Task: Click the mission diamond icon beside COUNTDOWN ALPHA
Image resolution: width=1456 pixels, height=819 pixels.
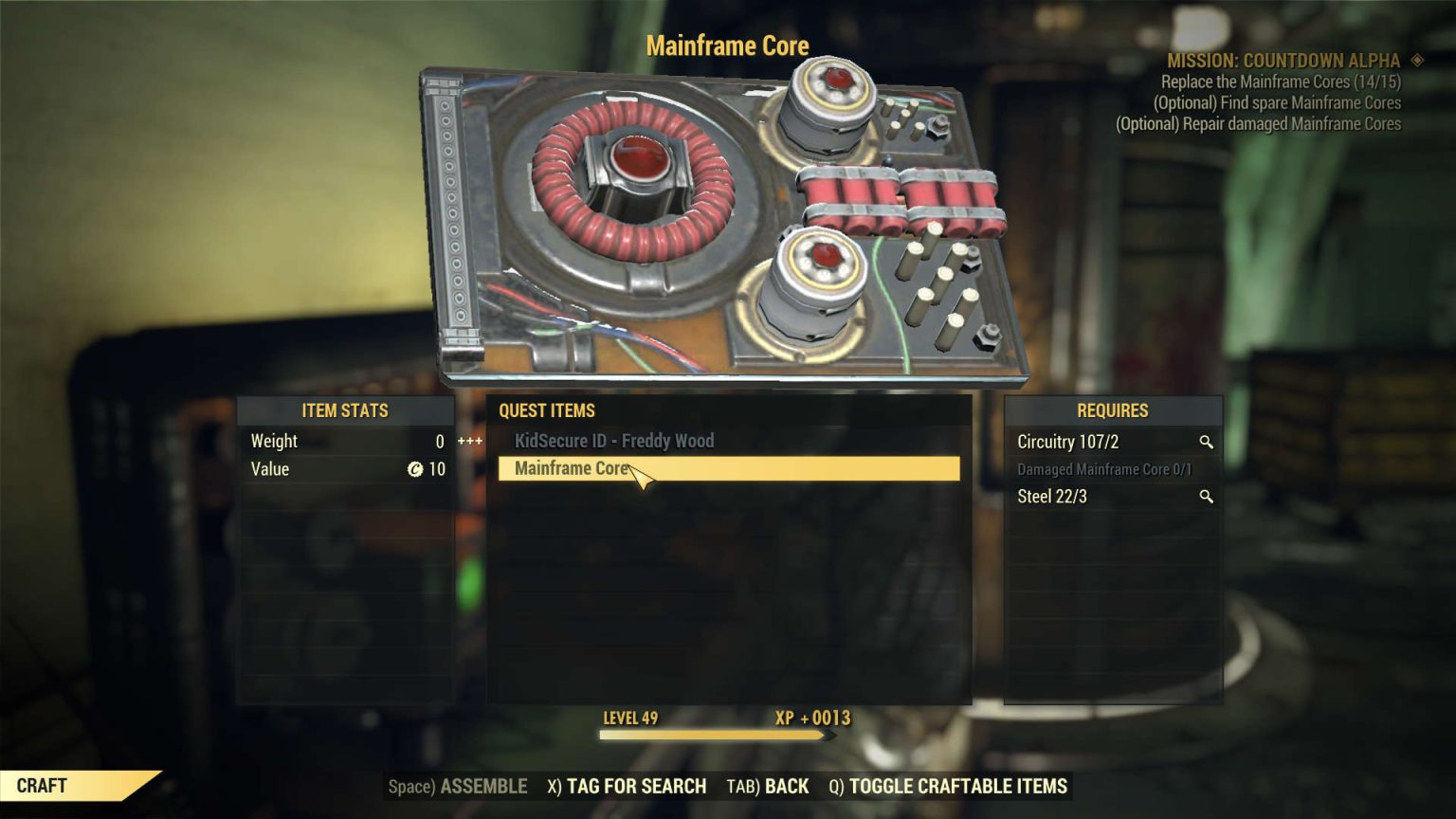Action: (x=1419, y=60)
